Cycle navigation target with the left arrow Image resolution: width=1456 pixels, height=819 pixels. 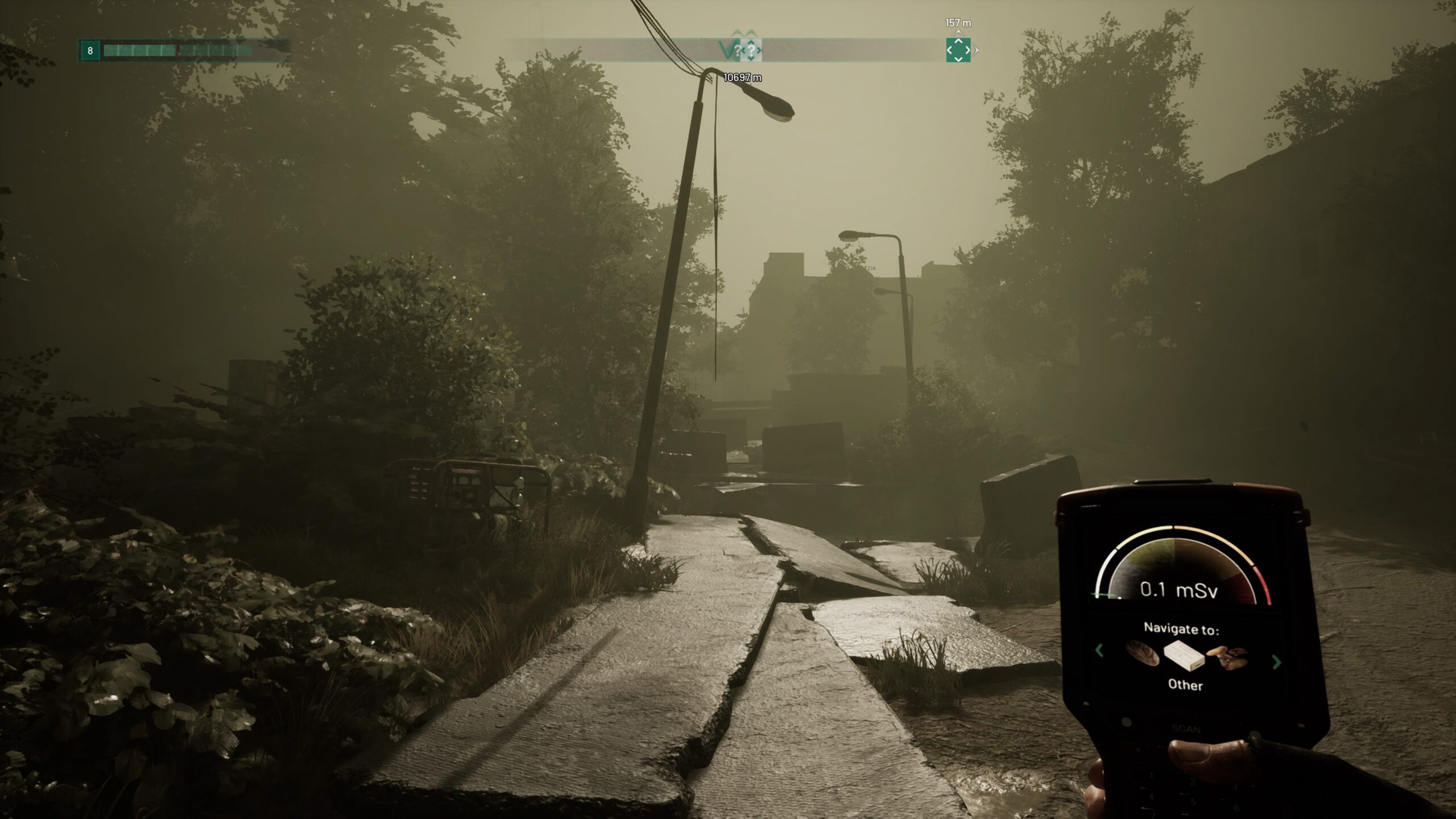coord(1099,650)
